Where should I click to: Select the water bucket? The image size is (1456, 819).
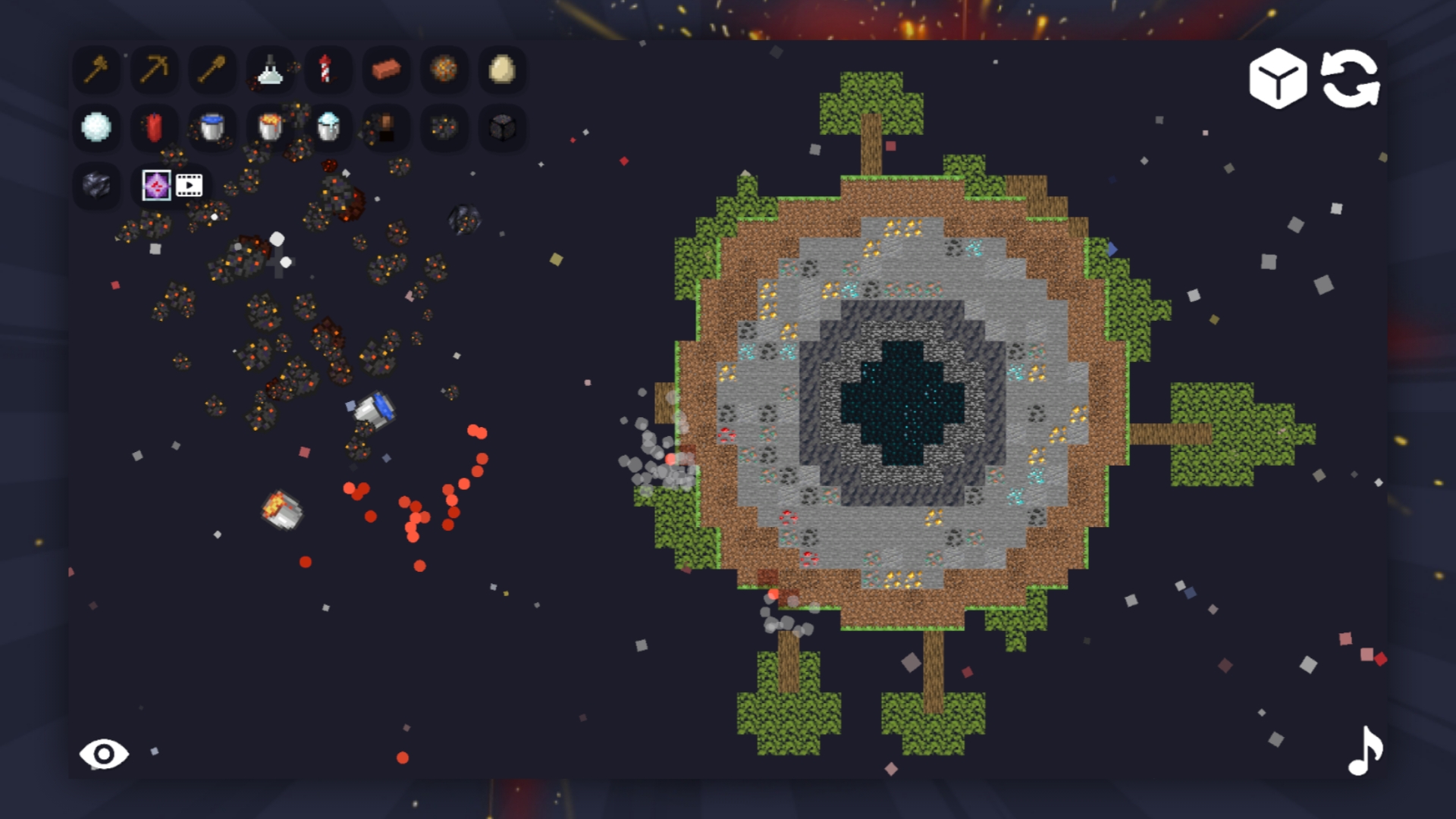[x=212, y=128]
